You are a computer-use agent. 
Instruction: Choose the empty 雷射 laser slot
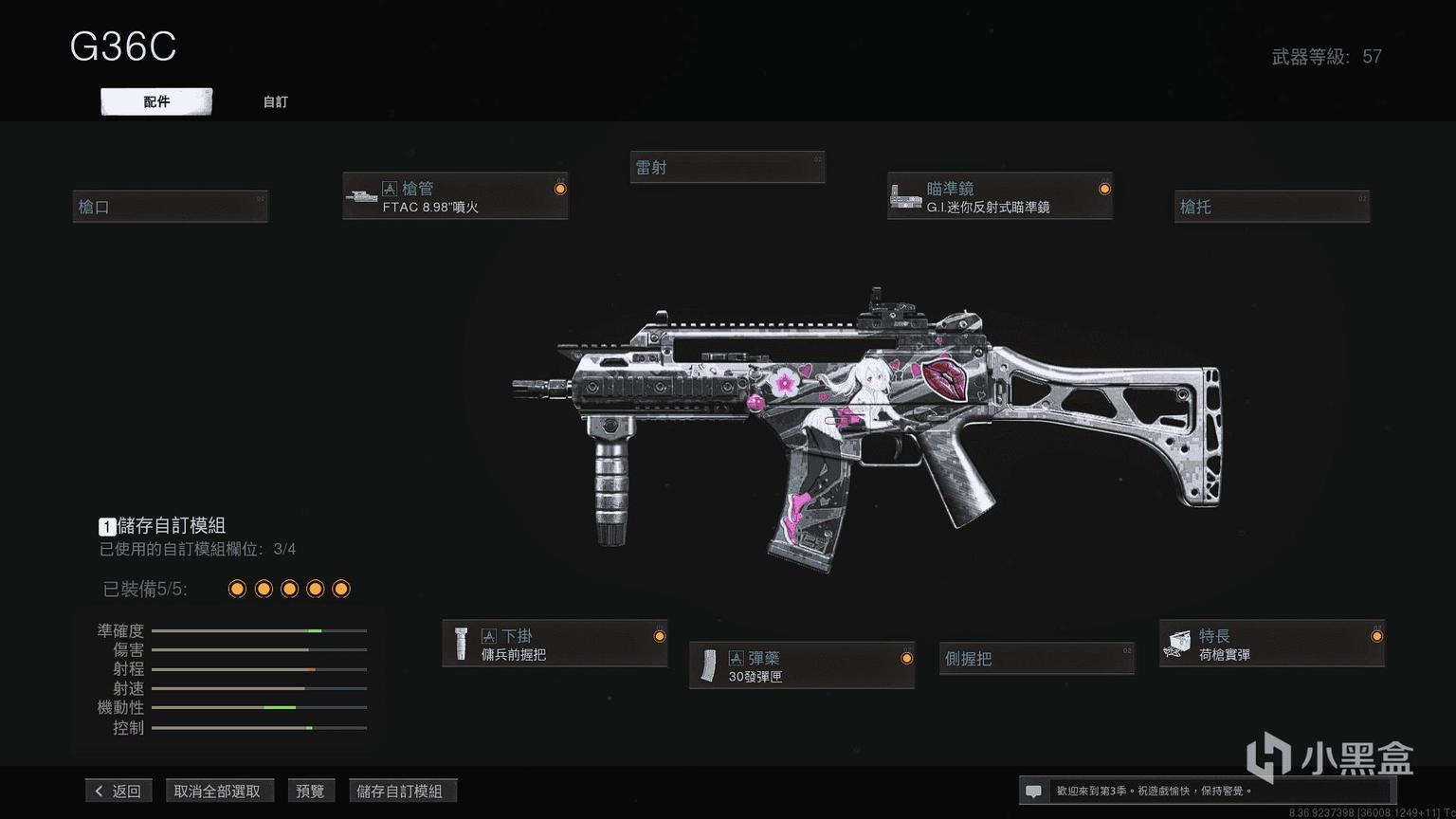(x=727, y=168)
